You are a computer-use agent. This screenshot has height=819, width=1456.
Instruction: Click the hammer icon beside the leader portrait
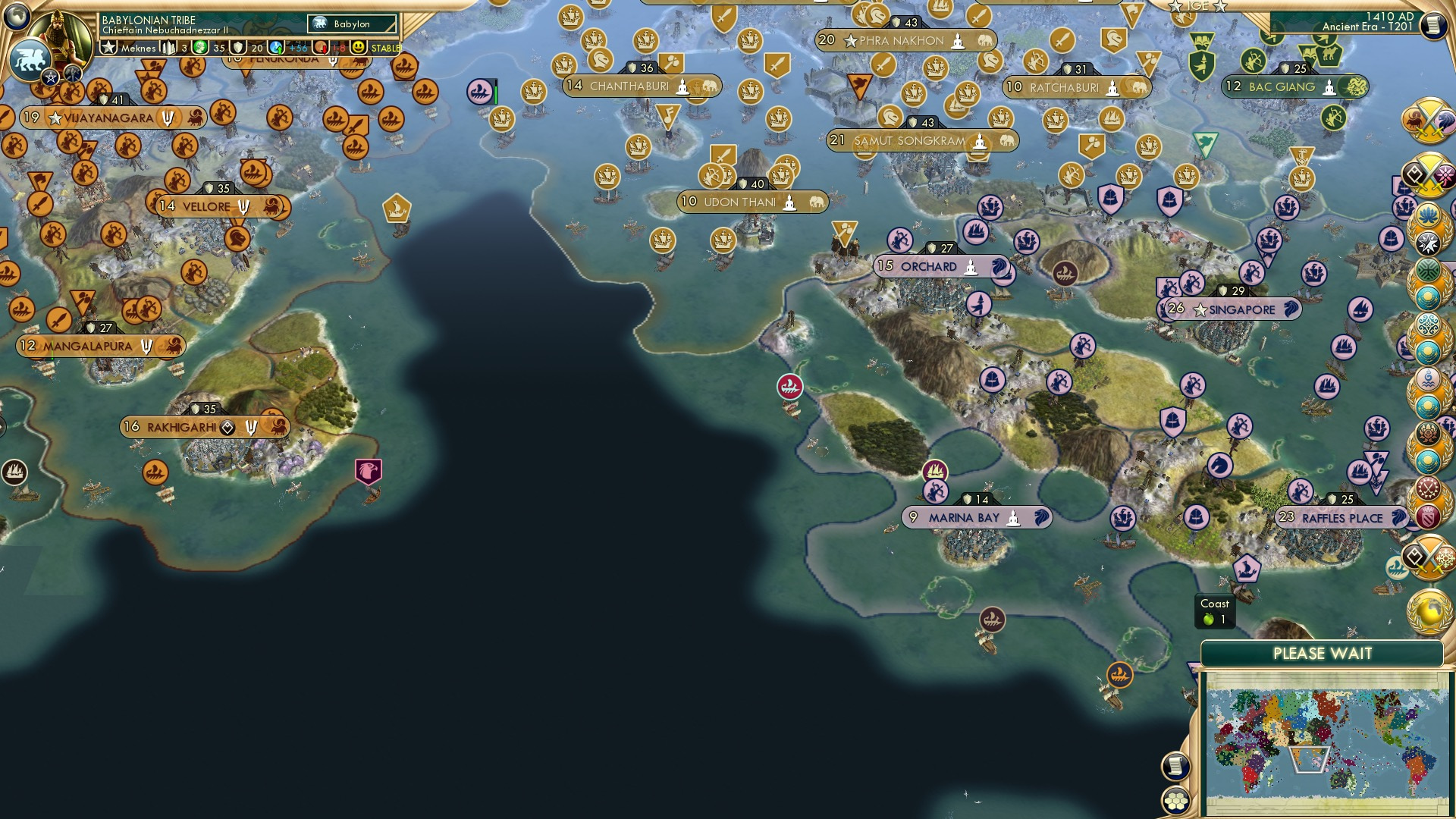(72, 74)
